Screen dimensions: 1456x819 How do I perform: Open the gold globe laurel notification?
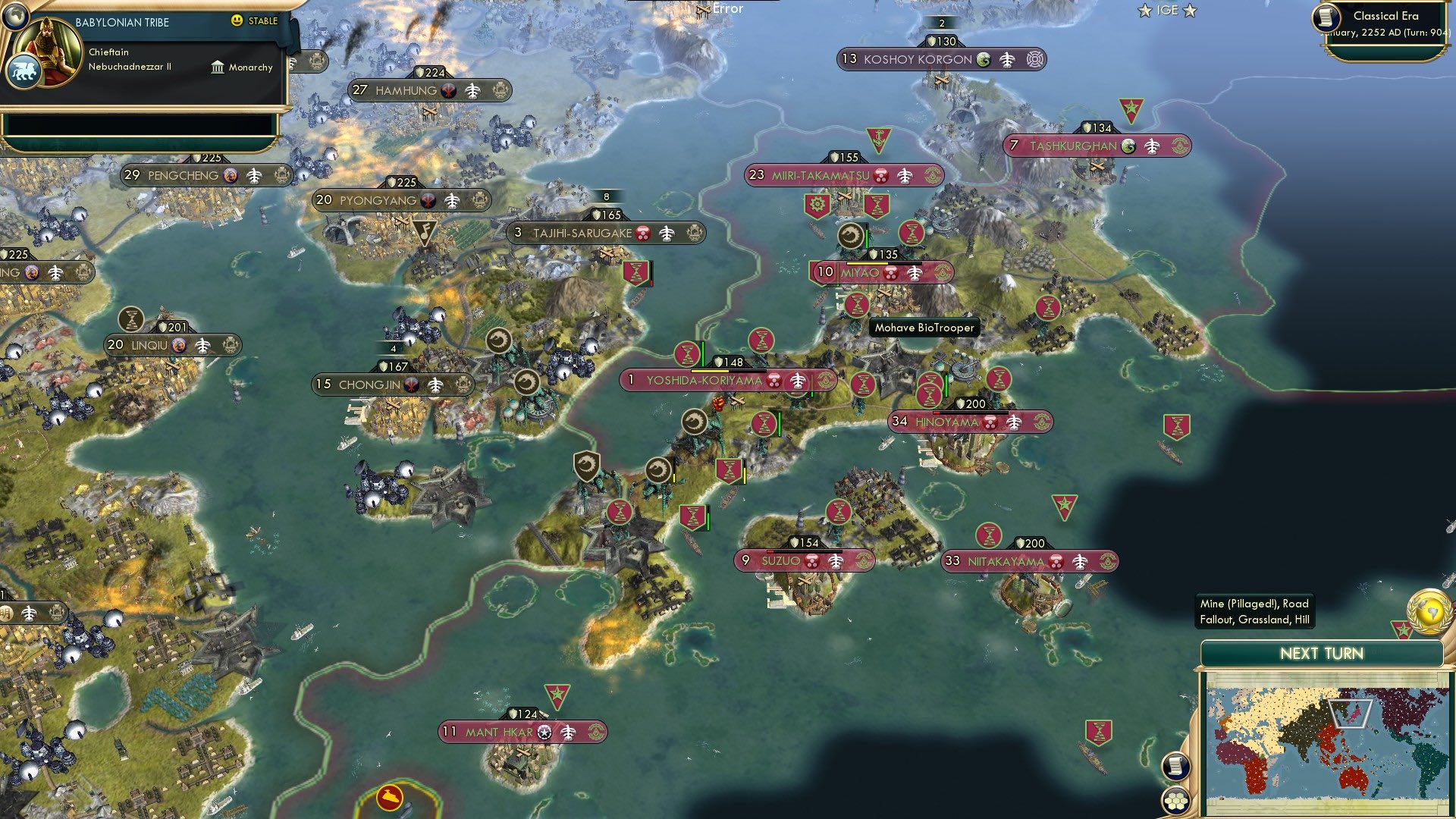(1429, 611)
